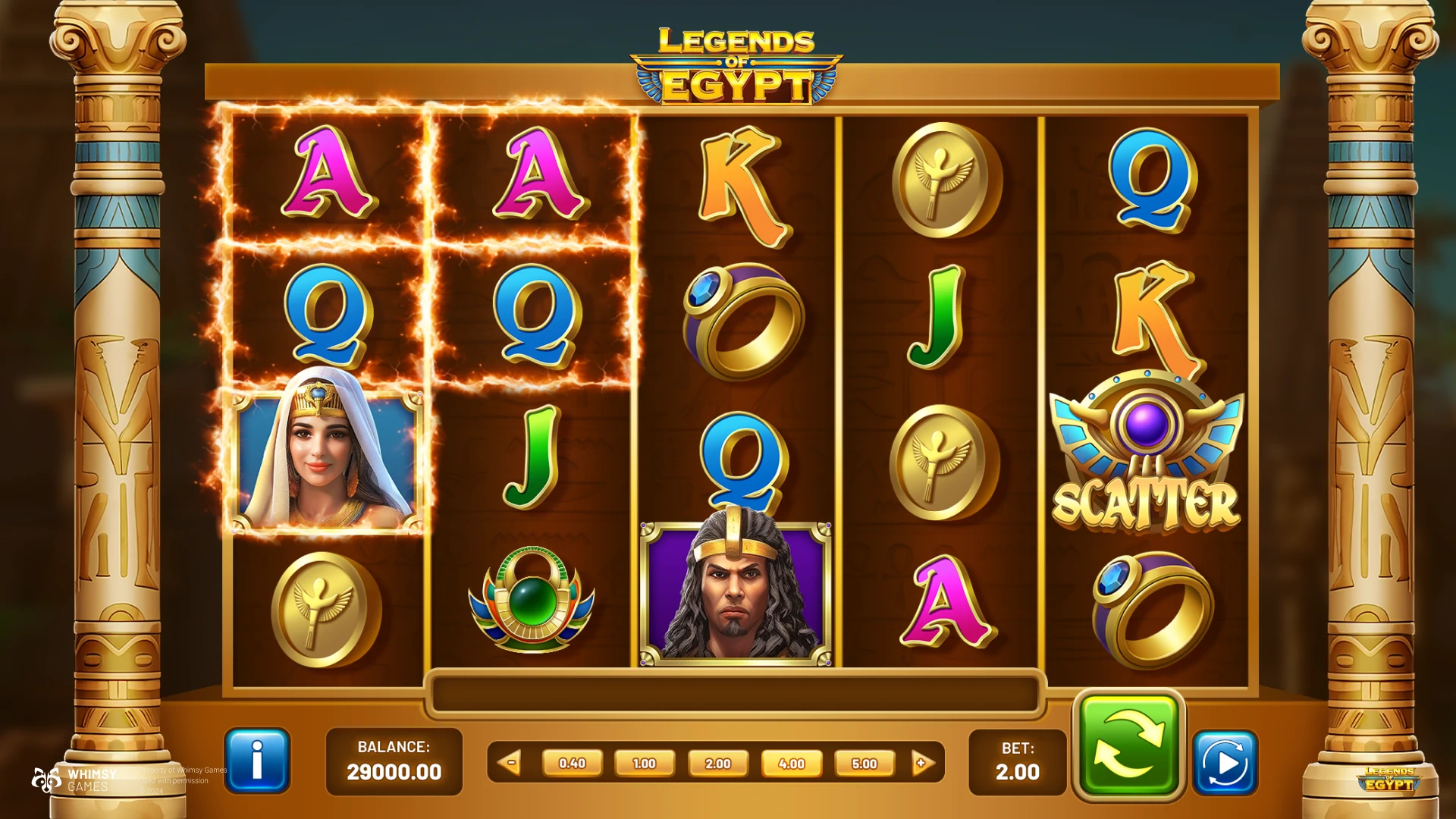Viewport: 1456px width, 819px height.
Task: Choose the 1.00 bet option
Action: pyautogui.click(x=644, y=763)
